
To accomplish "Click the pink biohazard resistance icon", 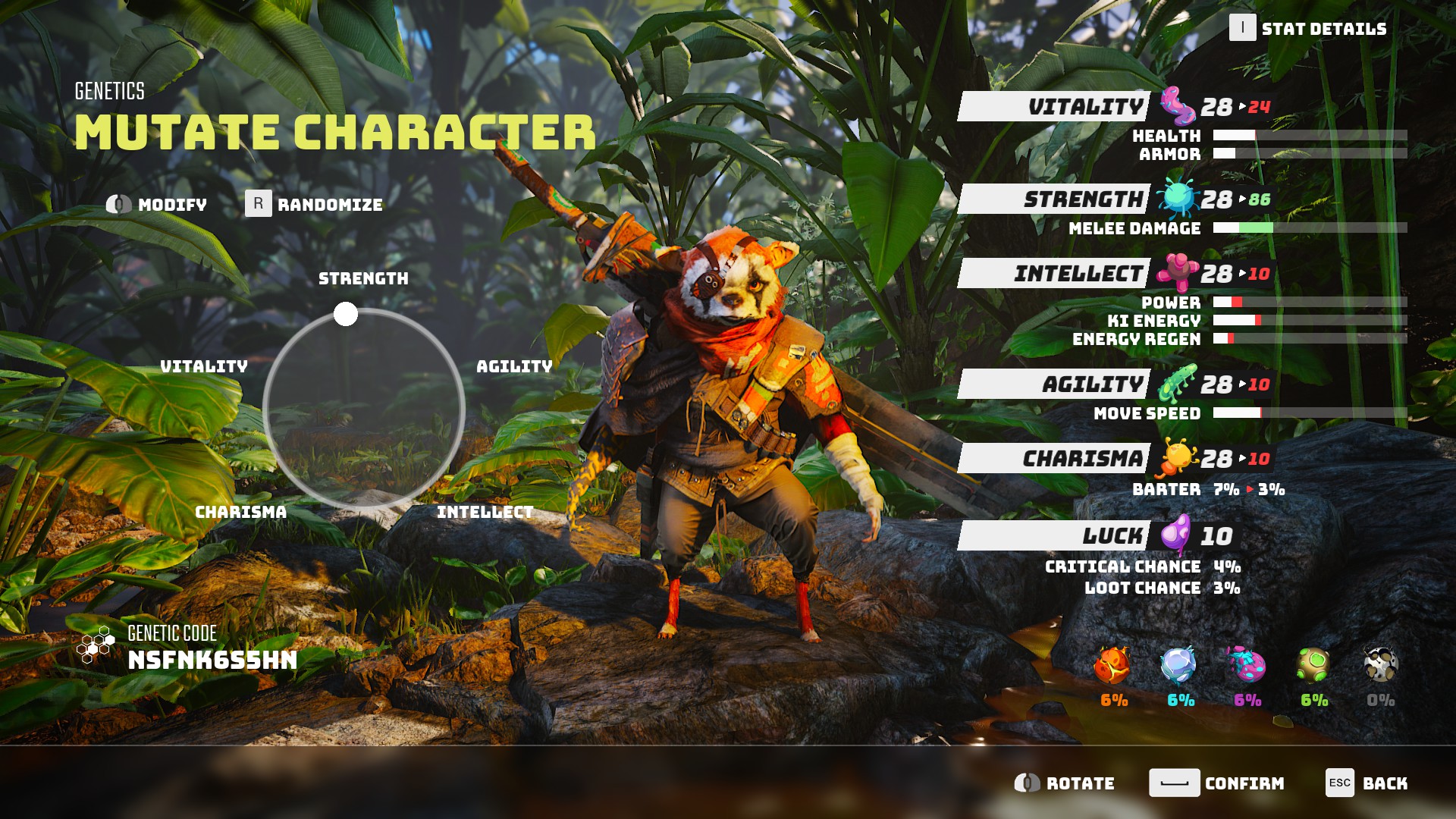I will click(1247, 666).
